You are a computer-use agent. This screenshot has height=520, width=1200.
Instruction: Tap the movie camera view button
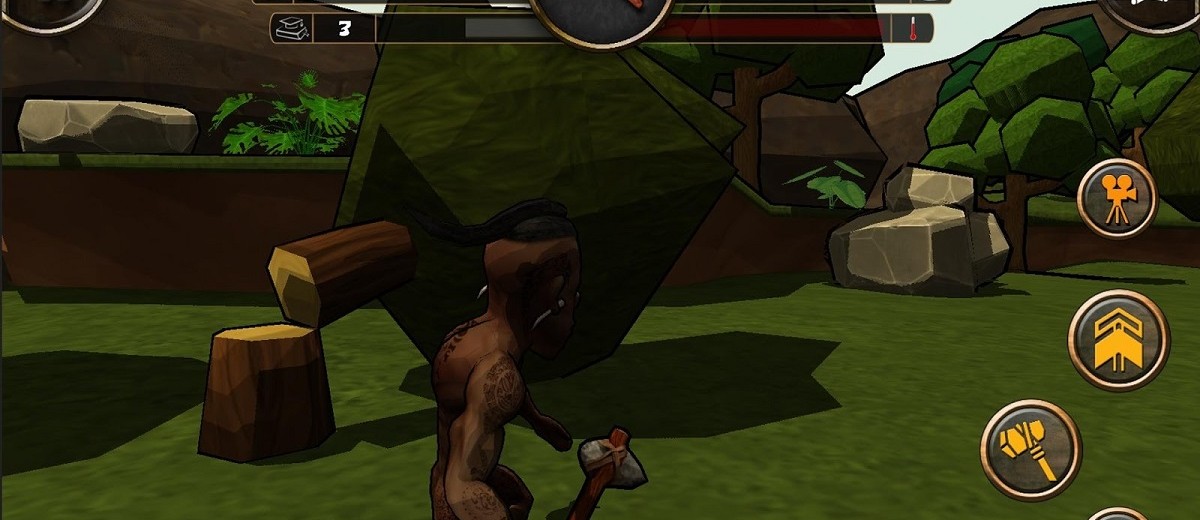coord(1117,199)
